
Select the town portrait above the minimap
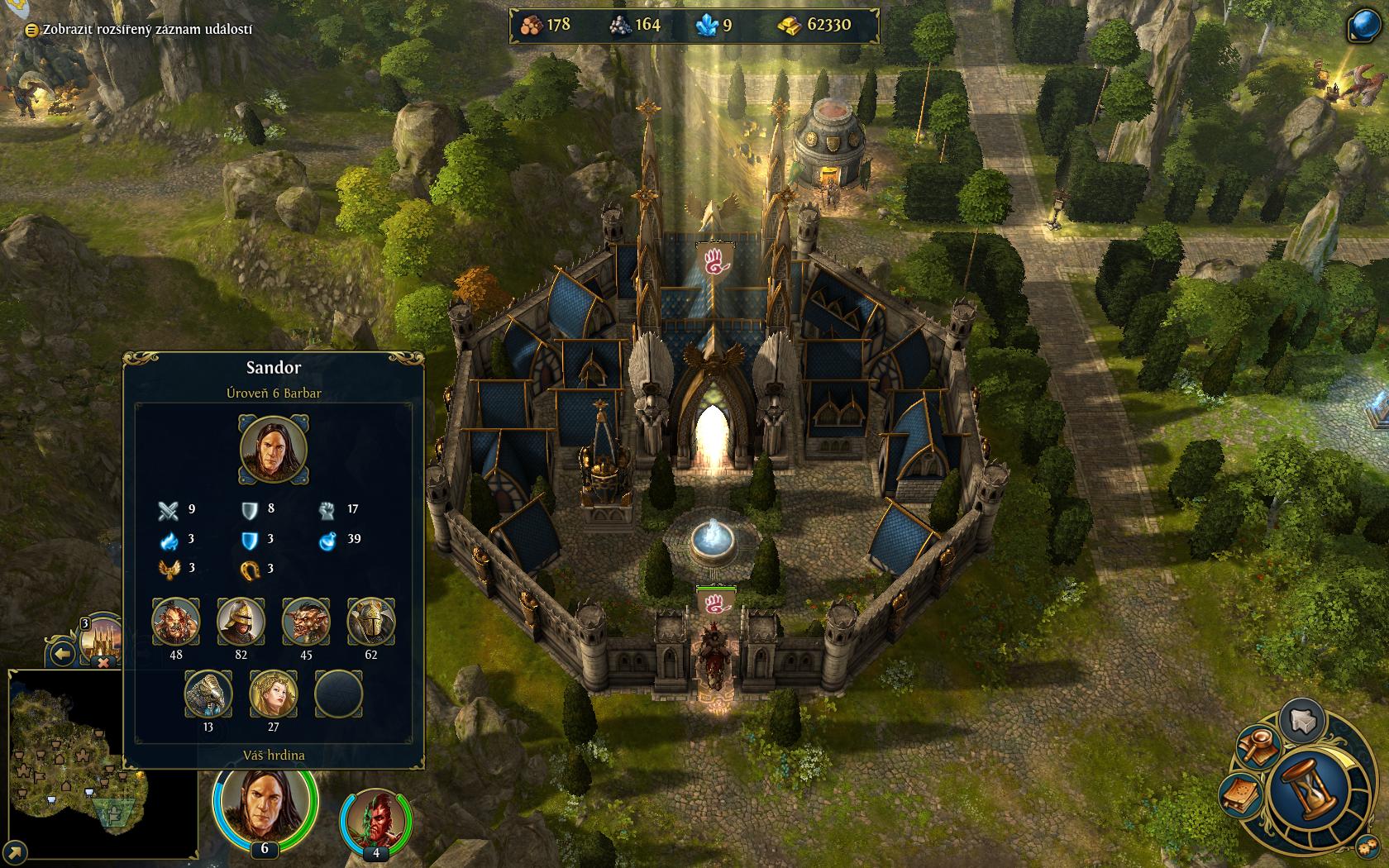[103, 635]
